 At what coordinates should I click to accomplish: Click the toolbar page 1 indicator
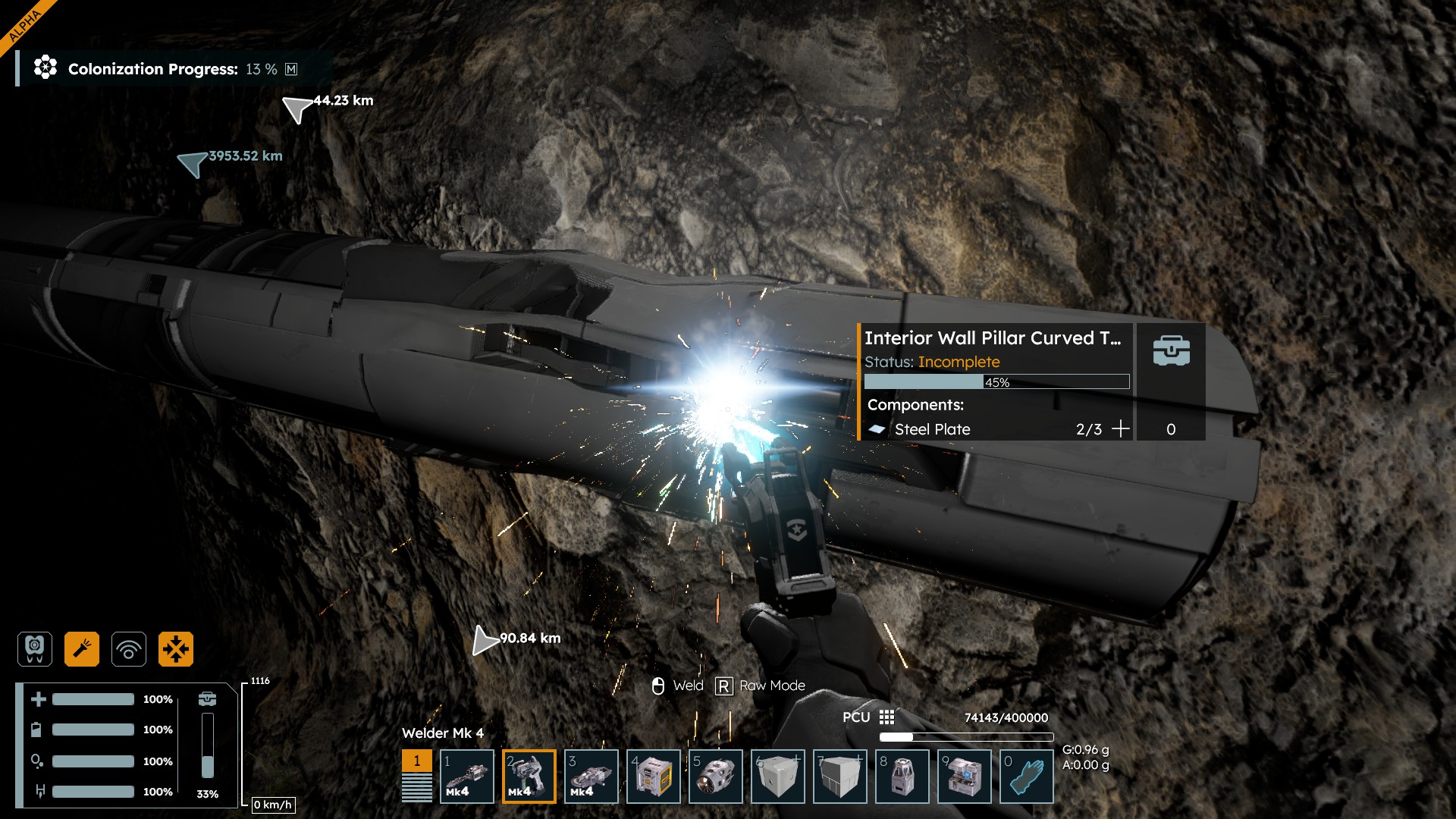pos(417,761)
